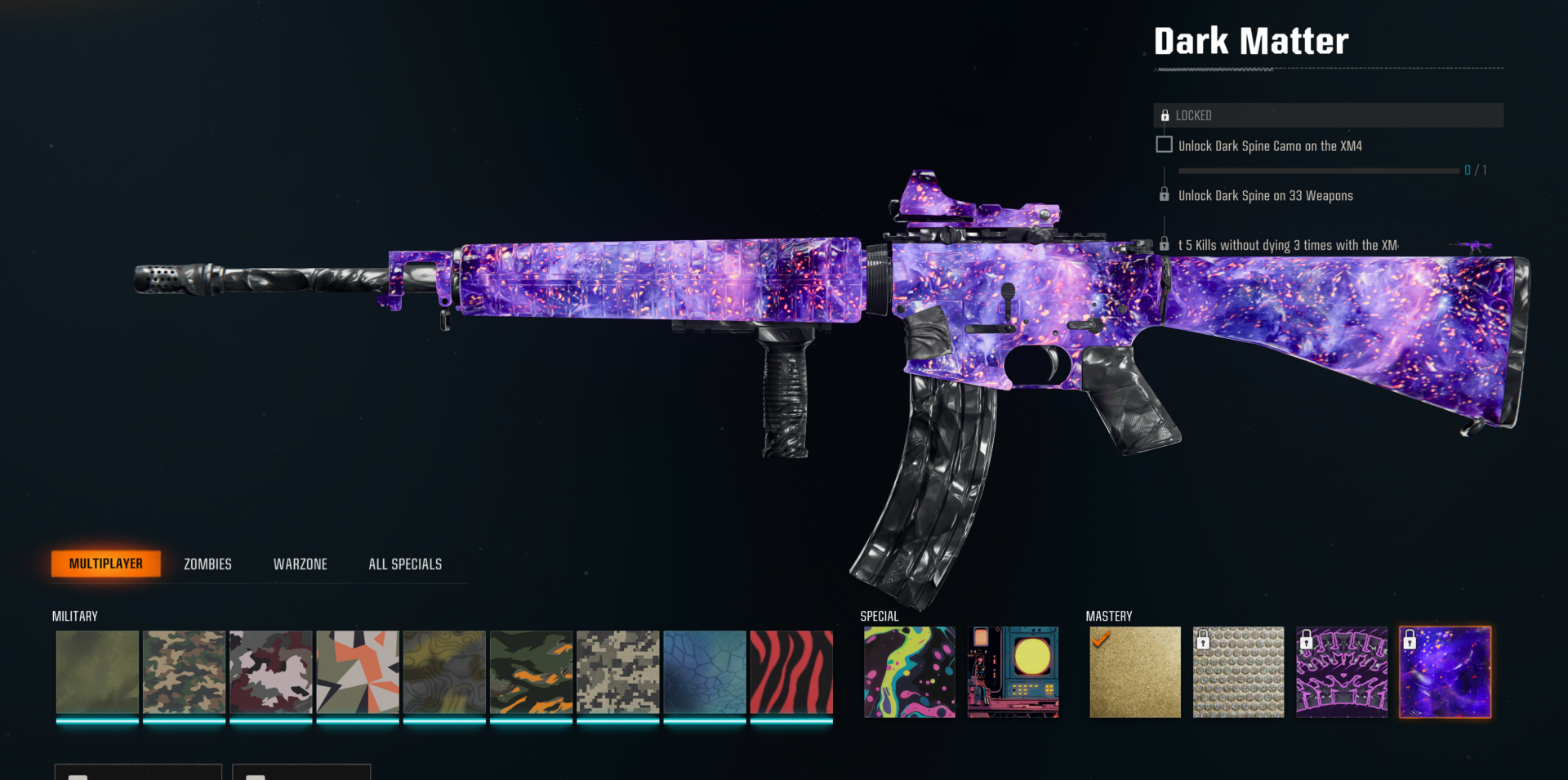The width and height of the screenshot is (1568, 780).
Task: Click the Unlock Dark Spine Camo challenge checkbox
Action: [1165, 145]
